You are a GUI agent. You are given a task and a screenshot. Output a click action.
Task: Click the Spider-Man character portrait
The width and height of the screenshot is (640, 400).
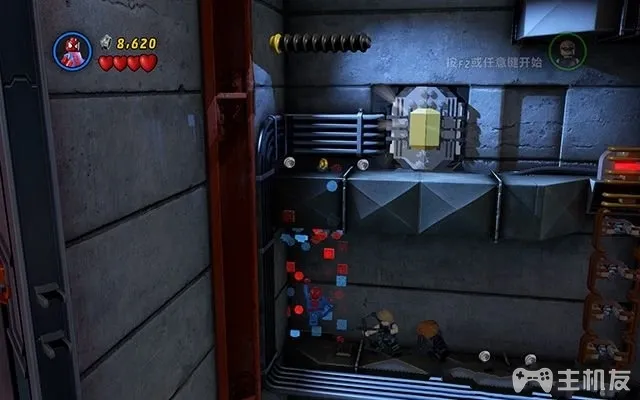73,50
